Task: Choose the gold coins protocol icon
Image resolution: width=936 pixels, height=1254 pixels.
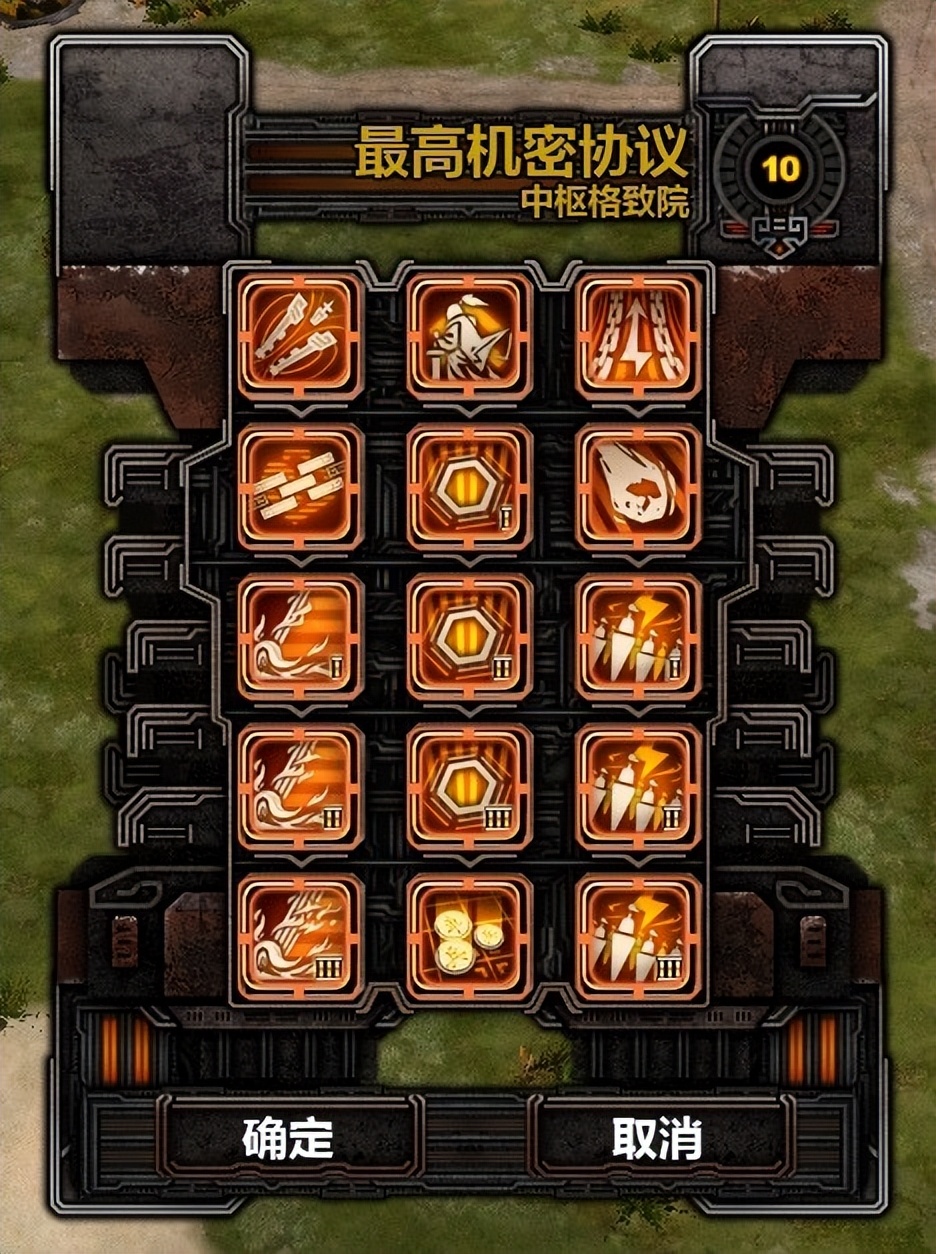Action: coord(469,936)
